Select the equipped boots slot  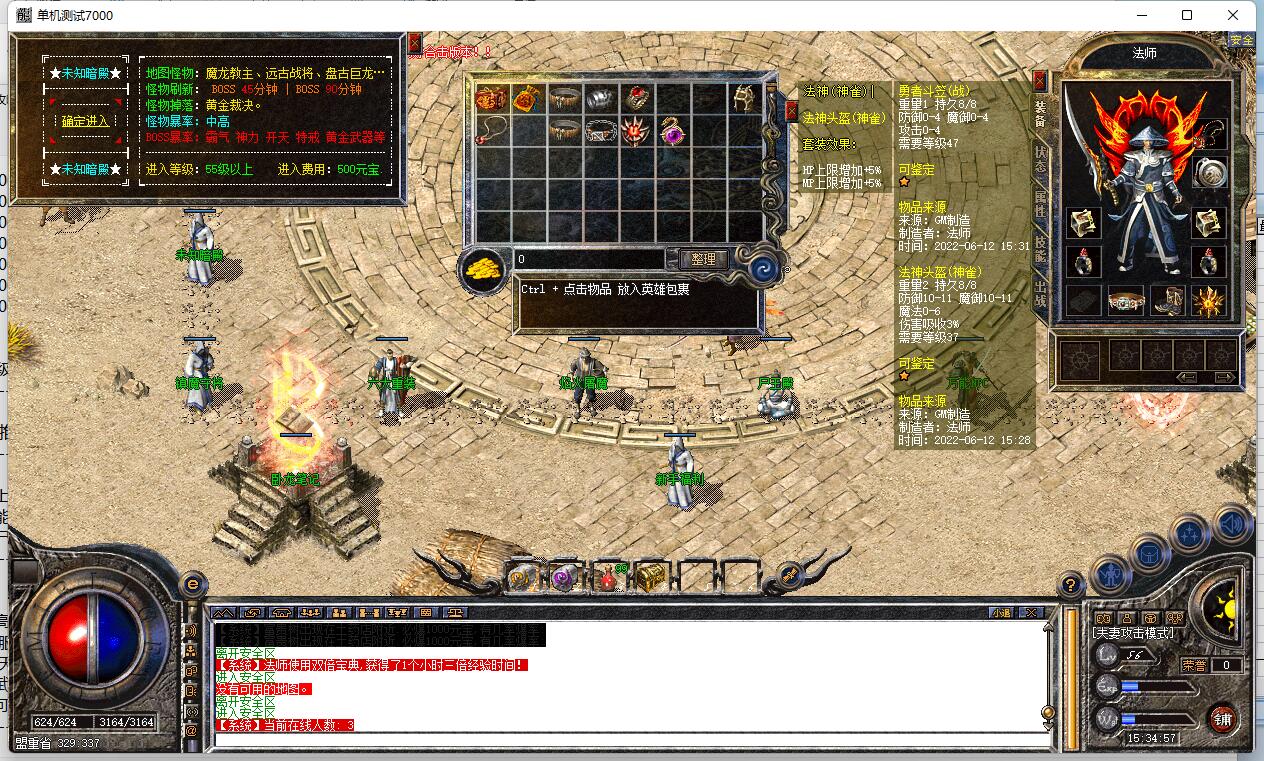[x=1167, y=300]
